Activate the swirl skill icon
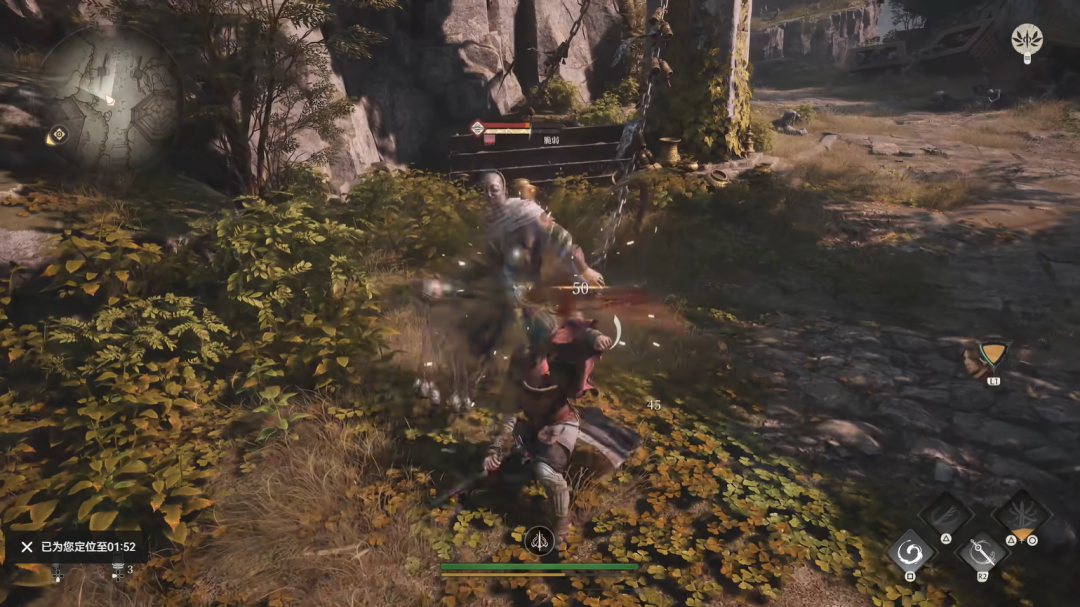Screen dimensions: 1080x607 (x=910, y=552)
